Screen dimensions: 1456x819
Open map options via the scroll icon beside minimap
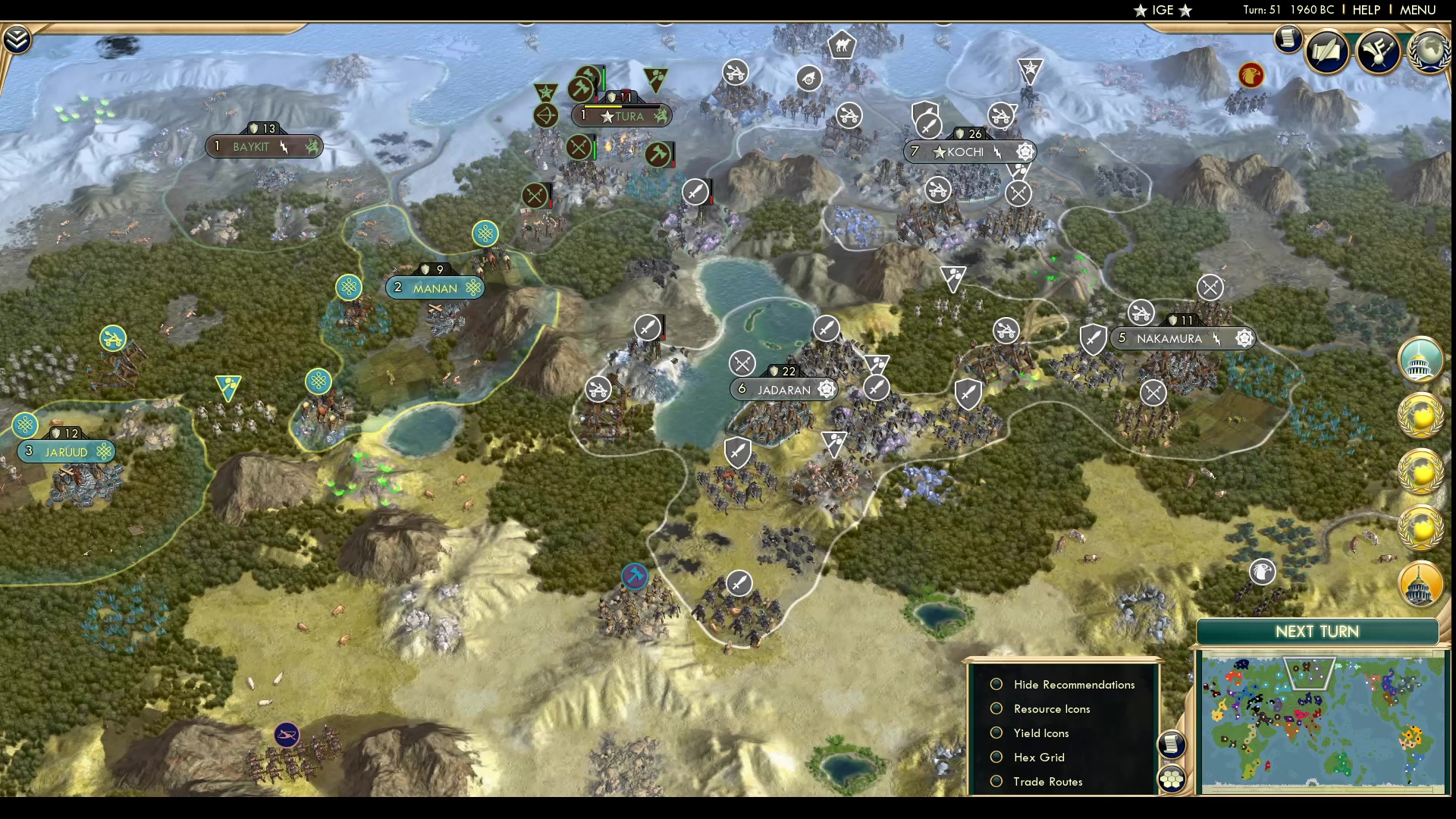(1172, 745)
